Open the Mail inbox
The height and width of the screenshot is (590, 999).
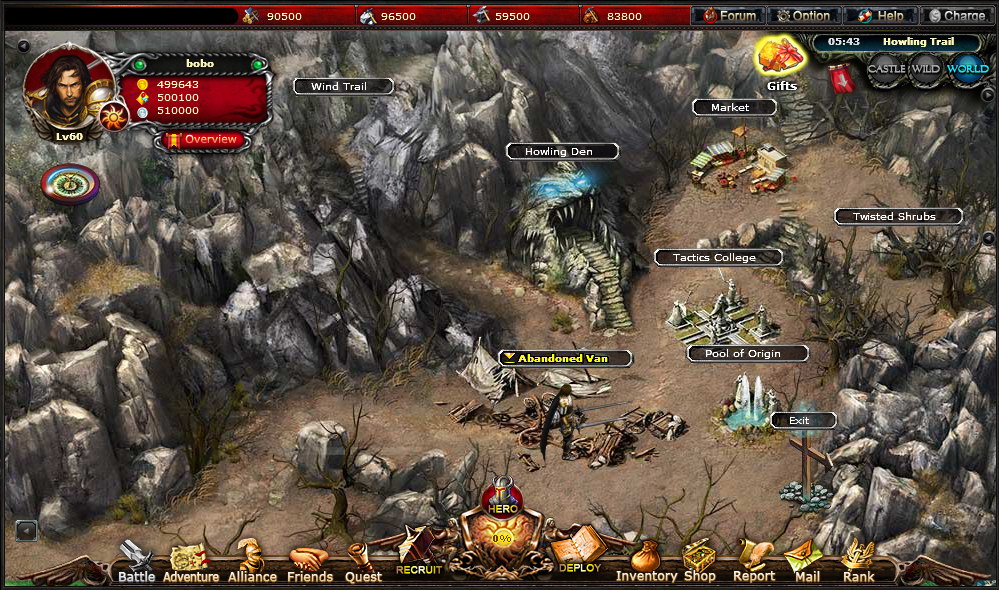click(x=806, y=562)
